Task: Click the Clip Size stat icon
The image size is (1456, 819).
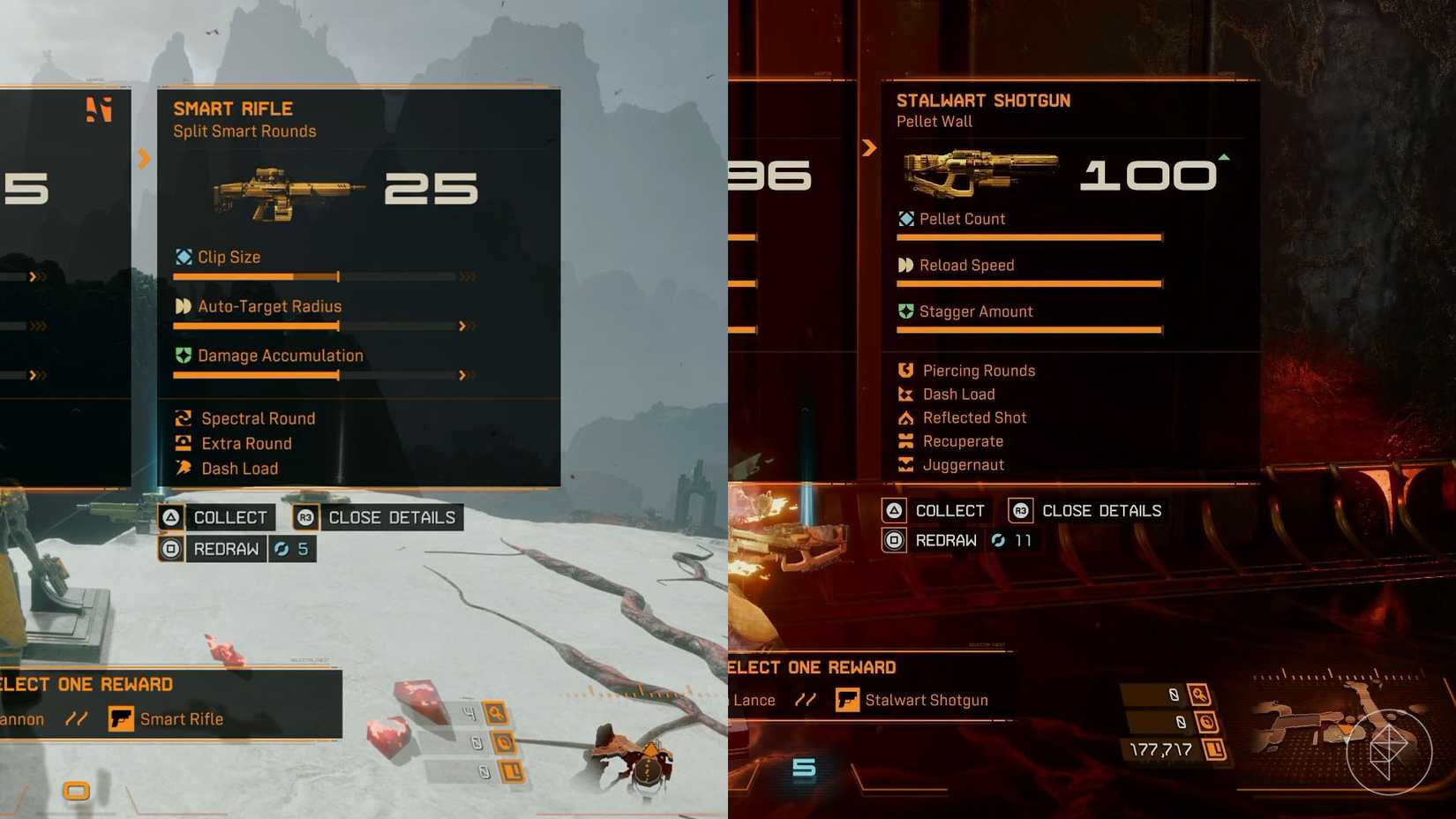Action: coord(183,257)
